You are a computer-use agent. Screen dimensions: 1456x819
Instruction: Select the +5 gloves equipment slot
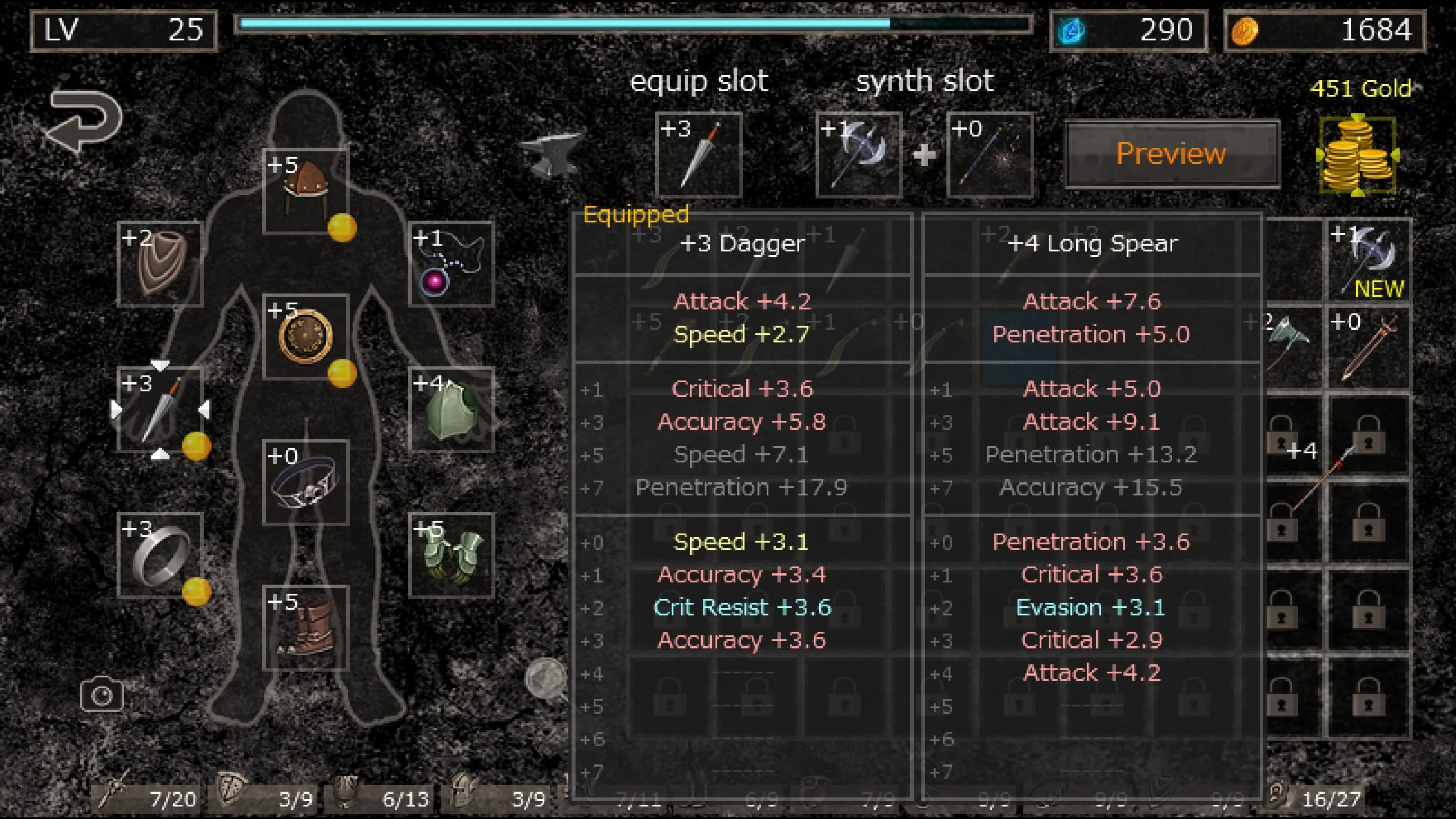(451, 552)
